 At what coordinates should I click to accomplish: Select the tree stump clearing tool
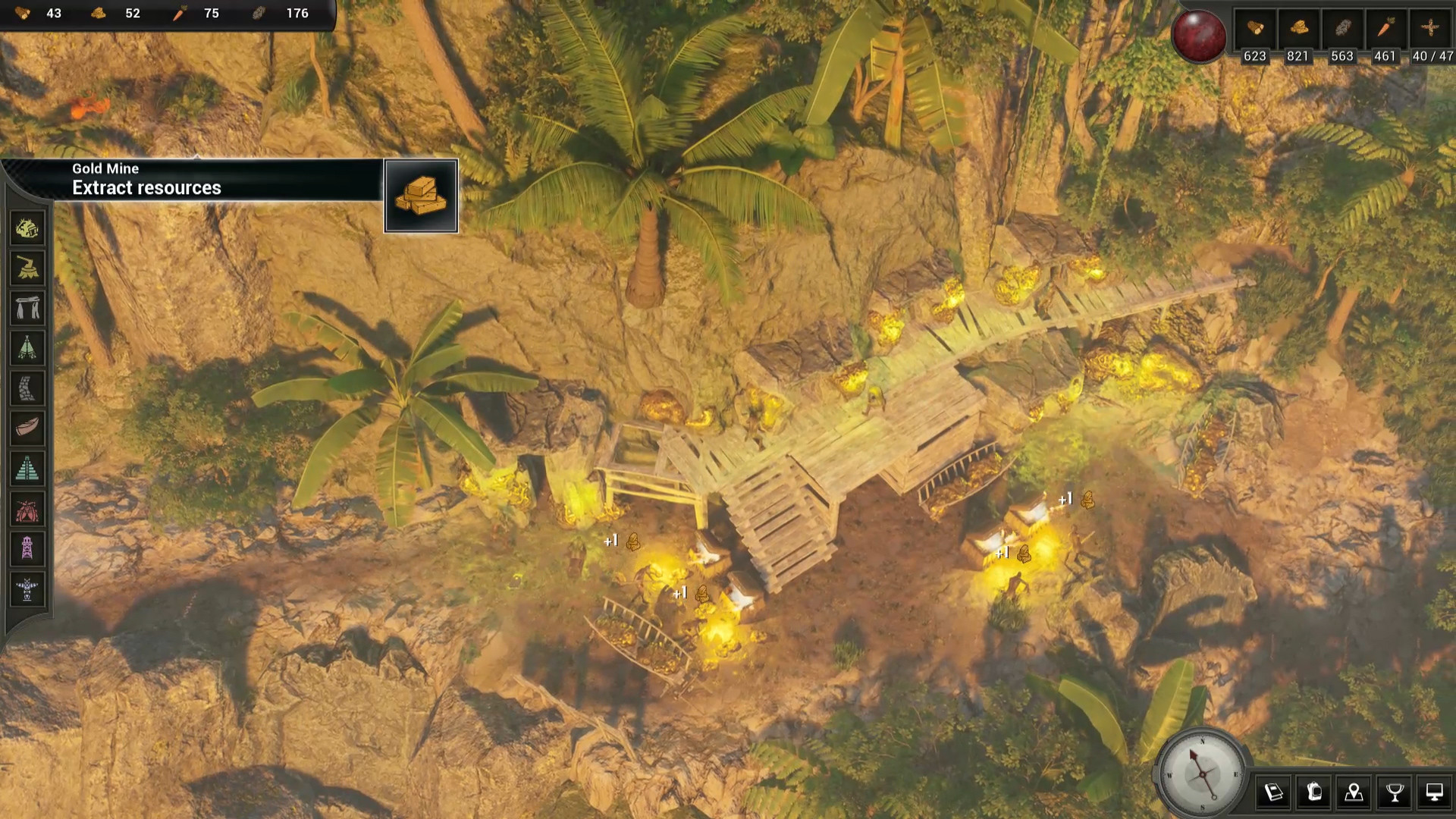click(x=27, y=268)
